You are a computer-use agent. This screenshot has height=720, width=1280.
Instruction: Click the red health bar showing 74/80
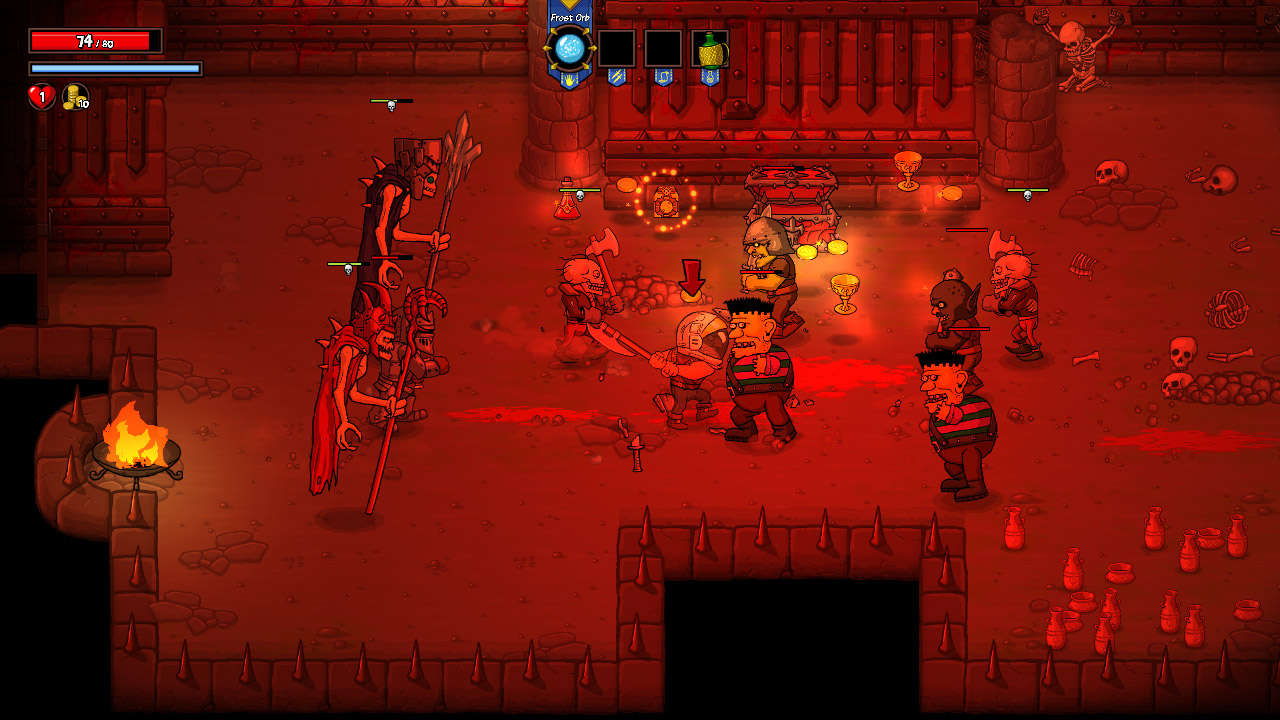point(95,41)
